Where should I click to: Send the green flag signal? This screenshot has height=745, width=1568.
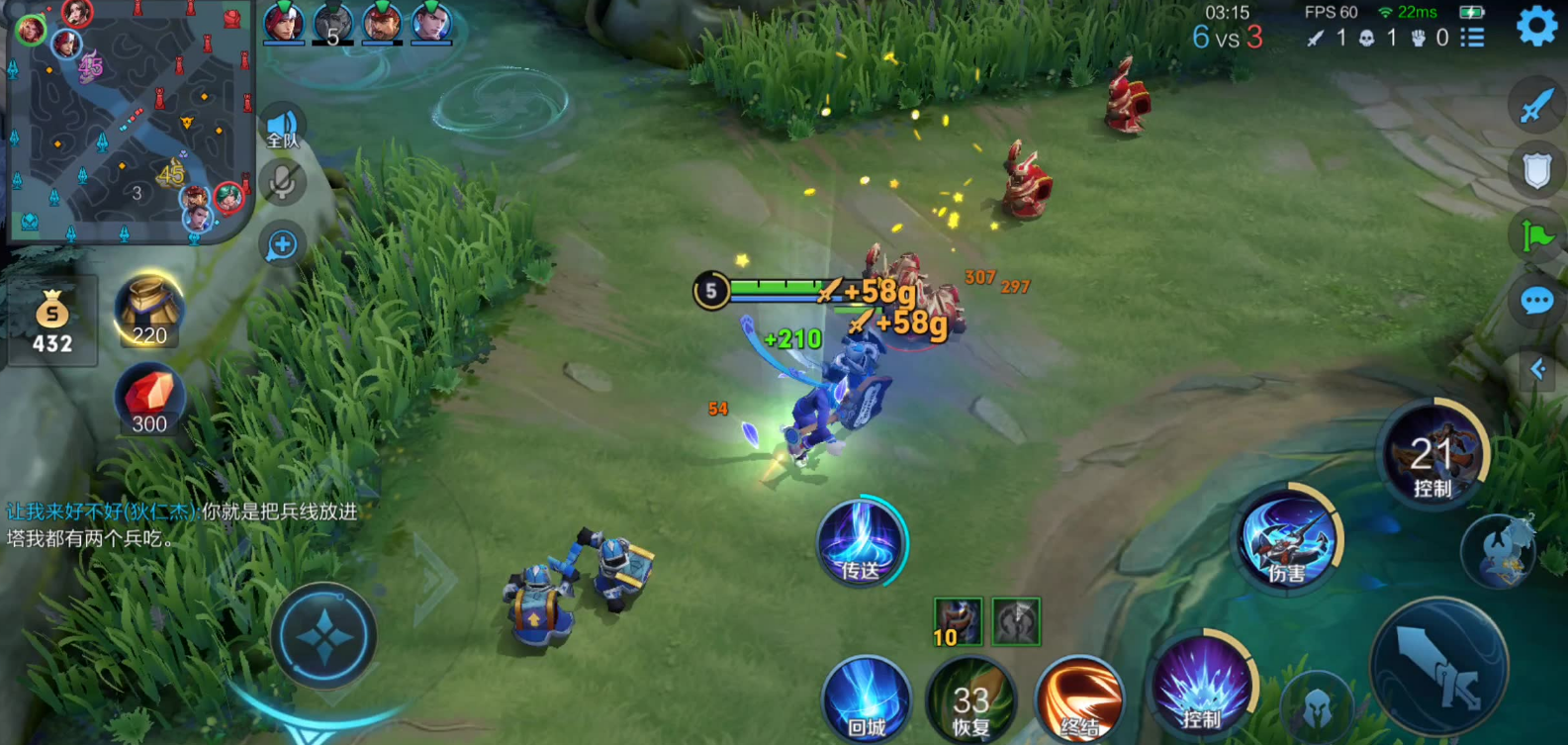pos(1536,235)
